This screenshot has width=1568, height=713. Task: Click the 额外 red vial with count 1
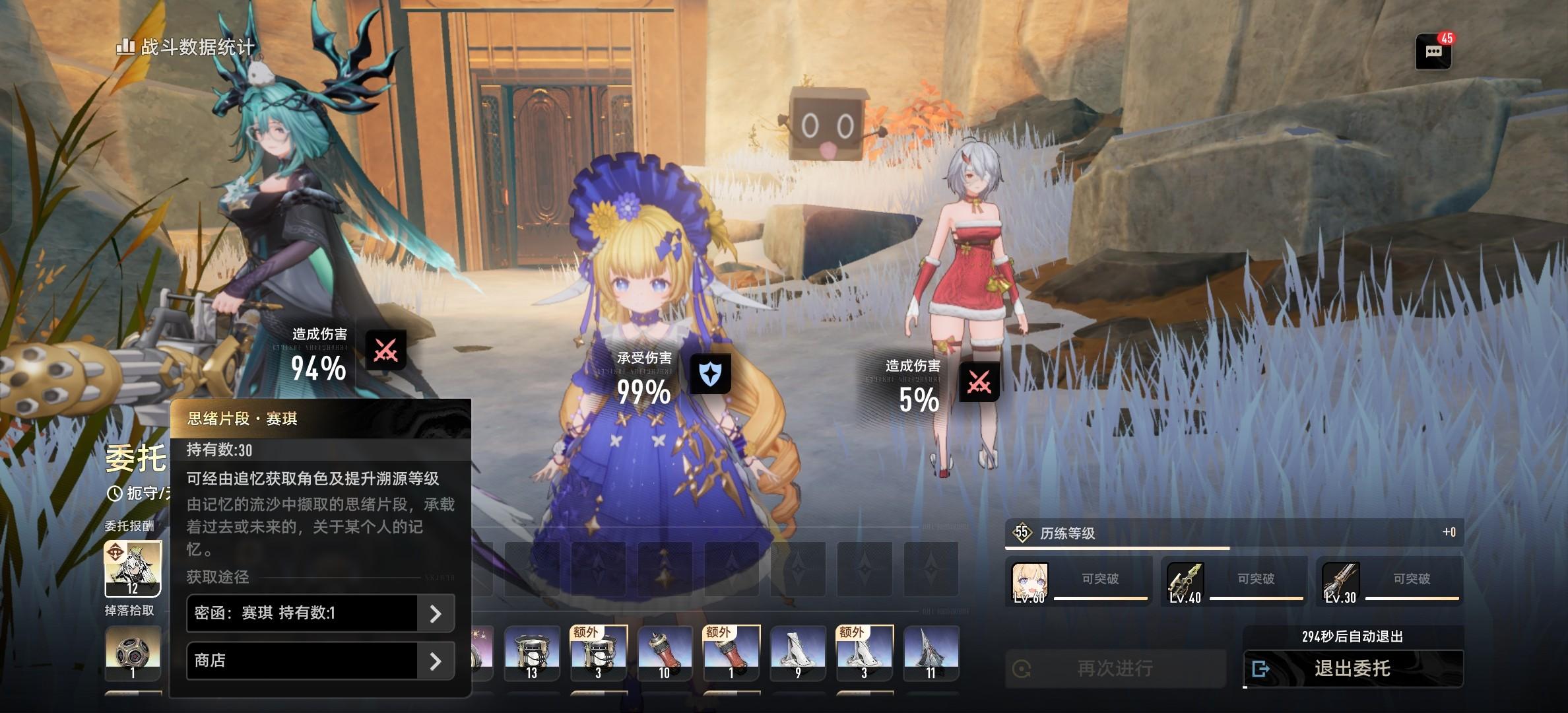[x=731, y=654]
